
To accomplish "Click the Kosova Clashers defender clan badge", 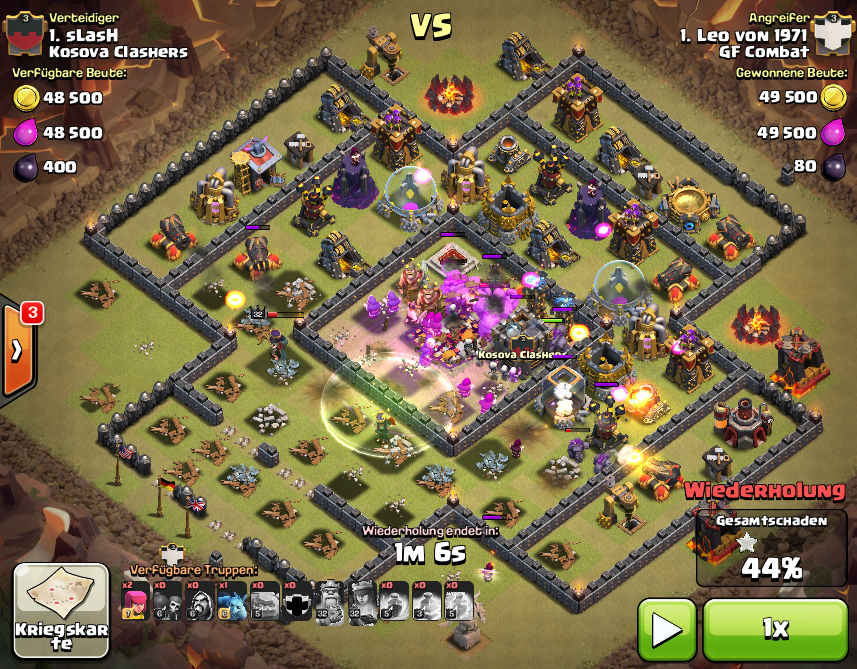I will pyautogui.click(x=24, y=35).
